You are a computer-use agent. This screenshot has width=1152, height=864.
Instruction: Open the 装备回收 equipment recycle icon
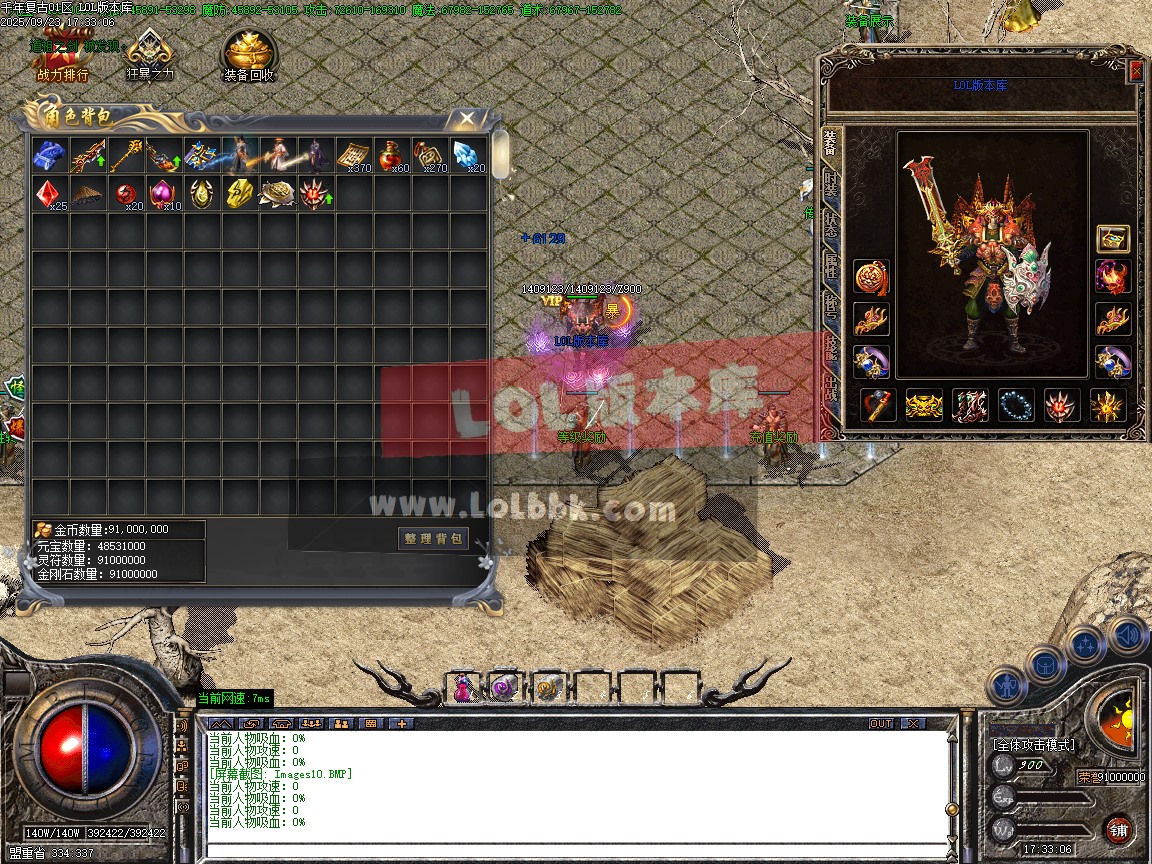(249, 57)
